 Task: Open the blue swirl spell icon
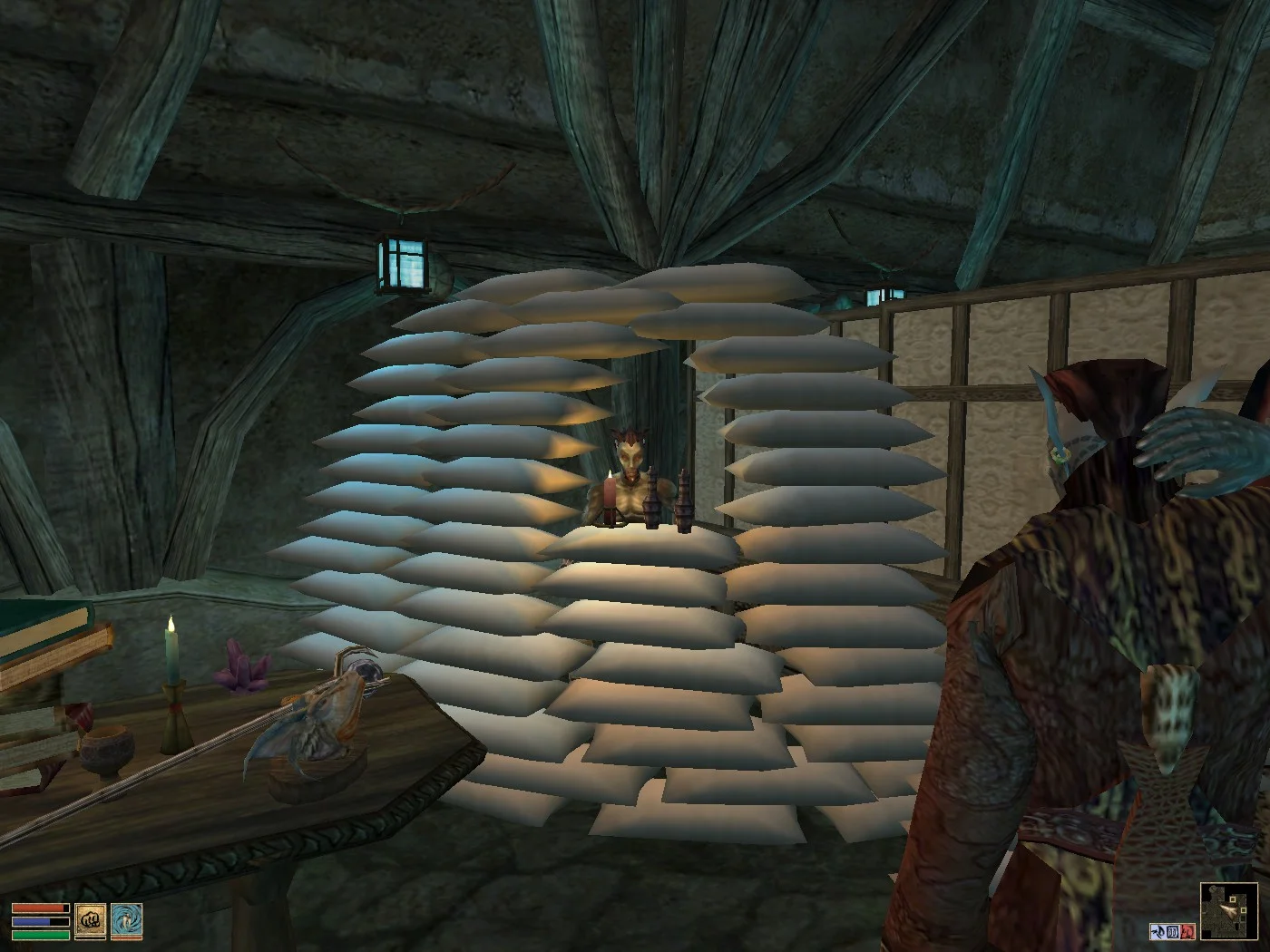coord(126,920)
